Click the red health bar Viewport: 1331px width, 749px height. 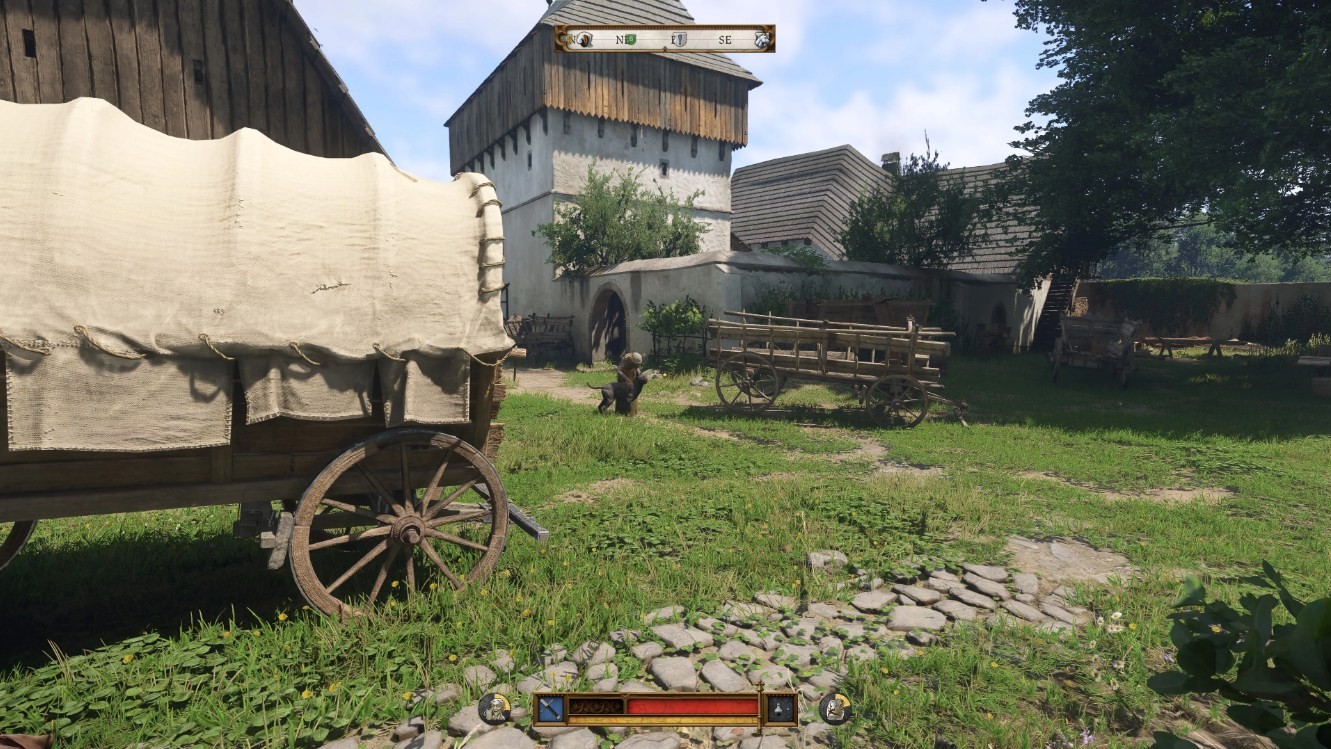693,706
